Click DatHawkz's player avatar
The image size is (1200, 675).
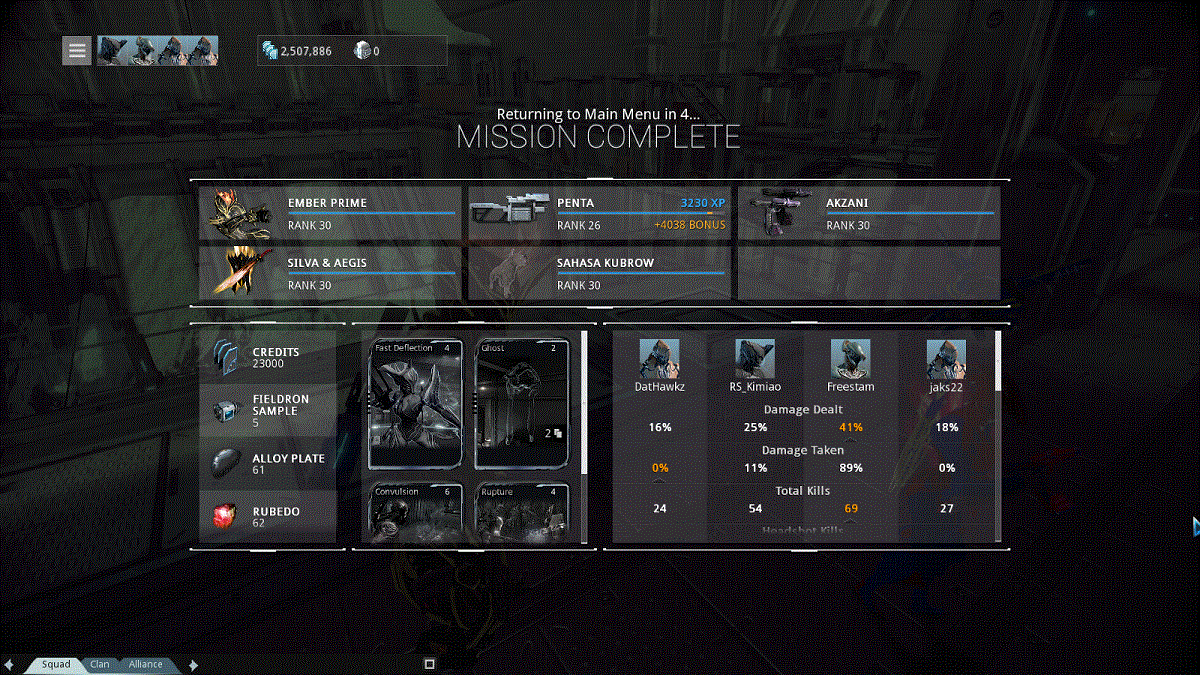(659, 358)
